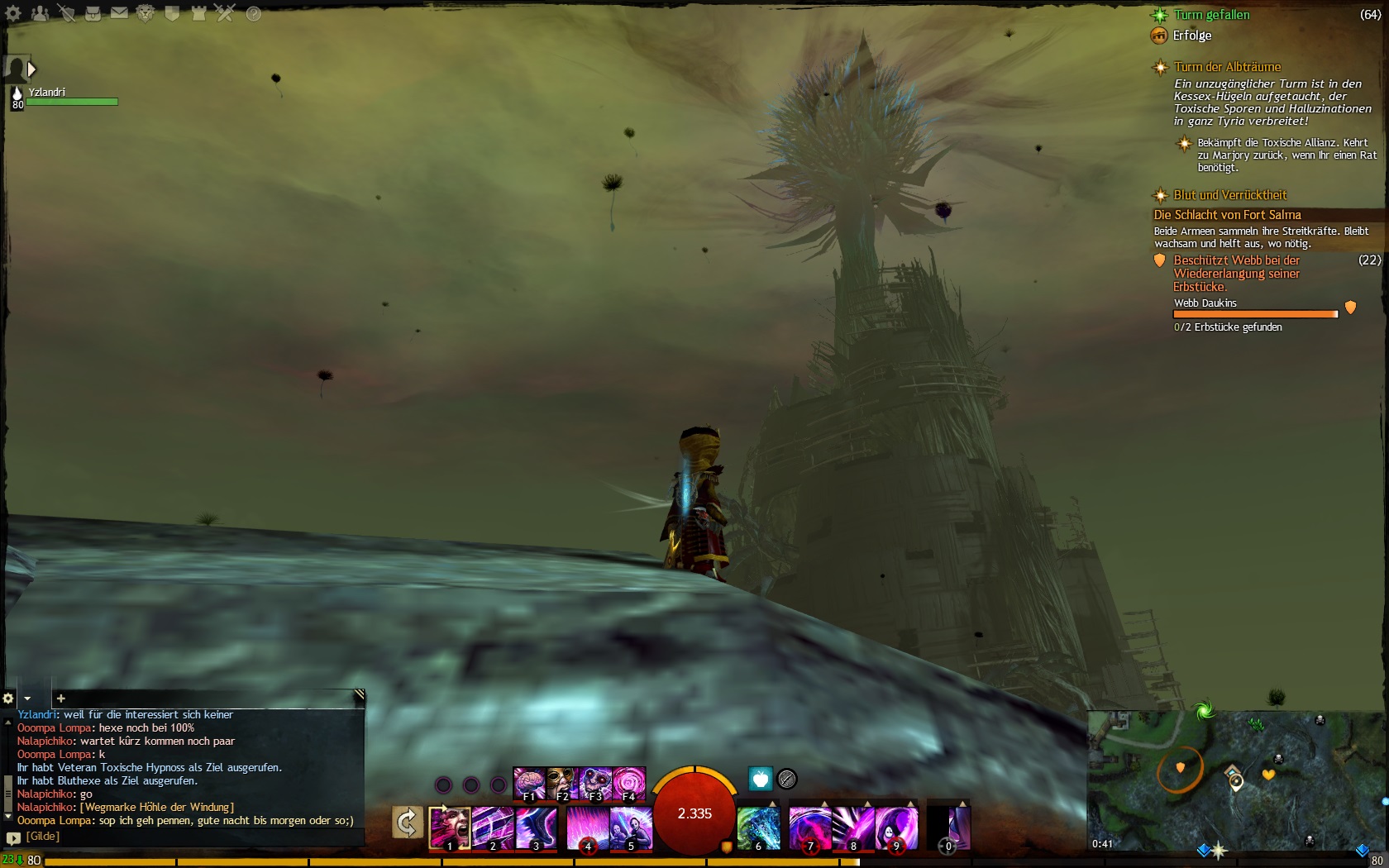Add a new chat tab with plus button
This screenshot has height=868, width=1389.
(x=60, y=699)
